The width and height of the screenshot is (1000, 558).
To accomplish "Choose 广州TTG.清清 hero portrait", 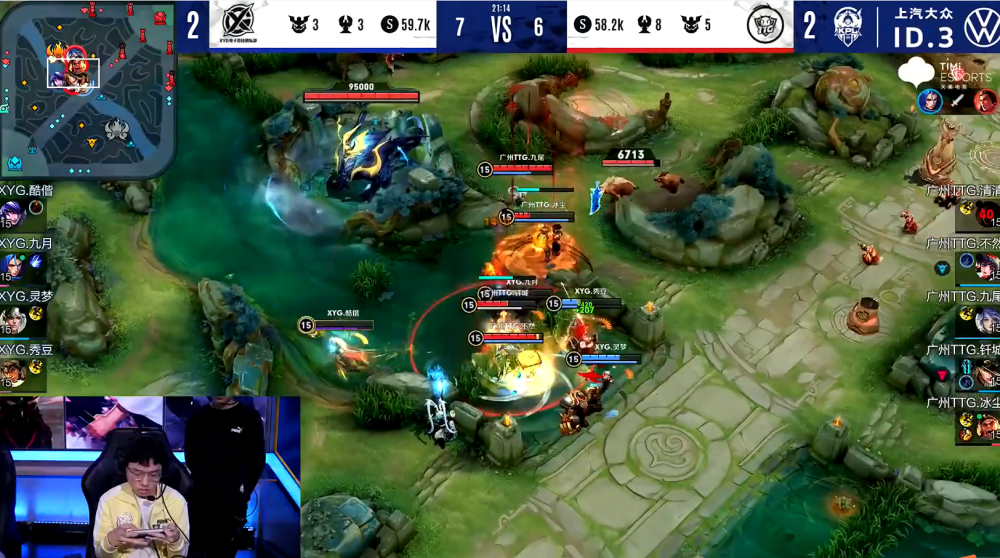I will pos(985,214).
